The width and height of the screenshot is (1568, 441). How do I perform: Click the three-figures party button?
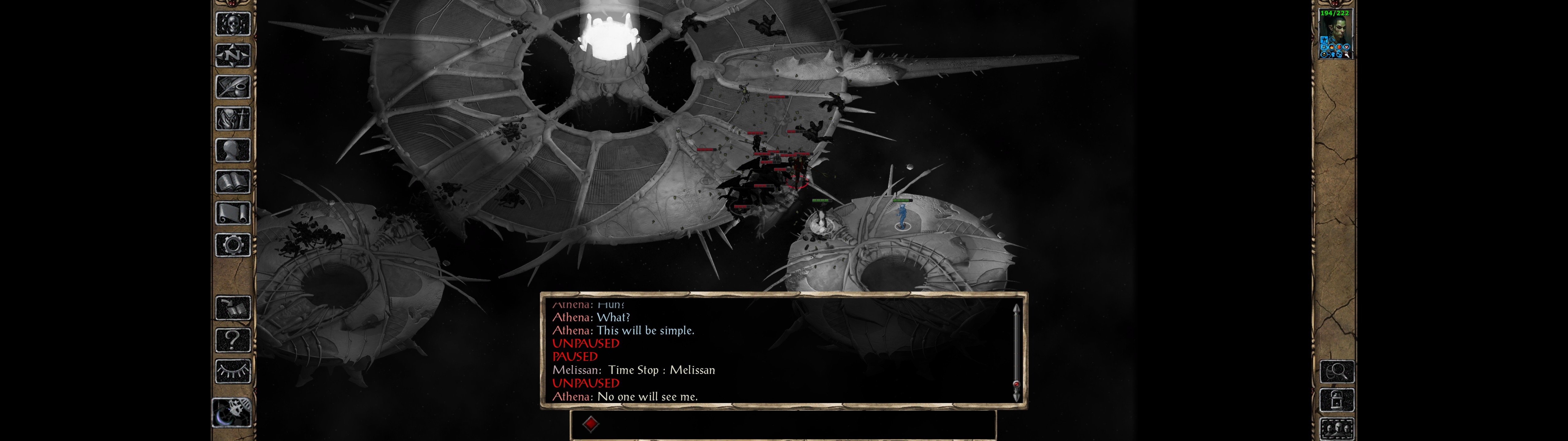1337,428
